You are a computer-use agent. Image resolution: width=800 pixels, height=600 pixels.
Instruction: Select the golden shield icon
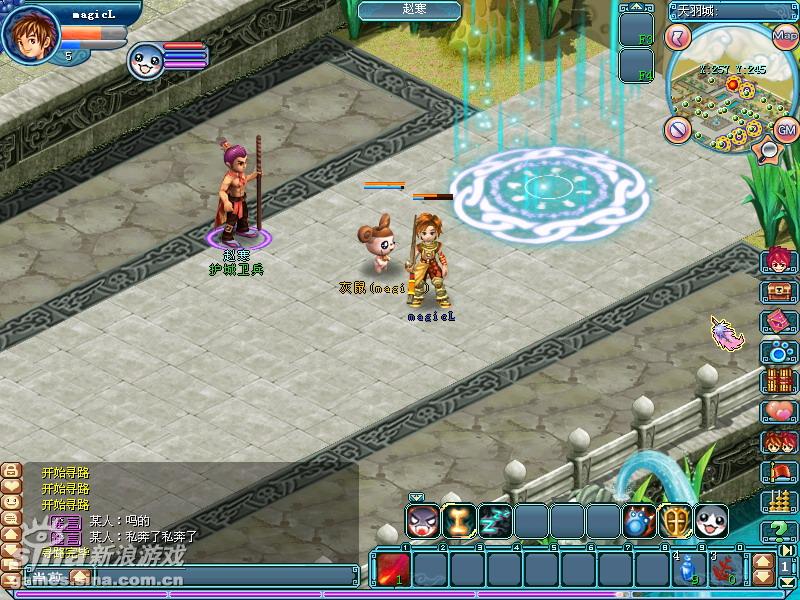676,520
